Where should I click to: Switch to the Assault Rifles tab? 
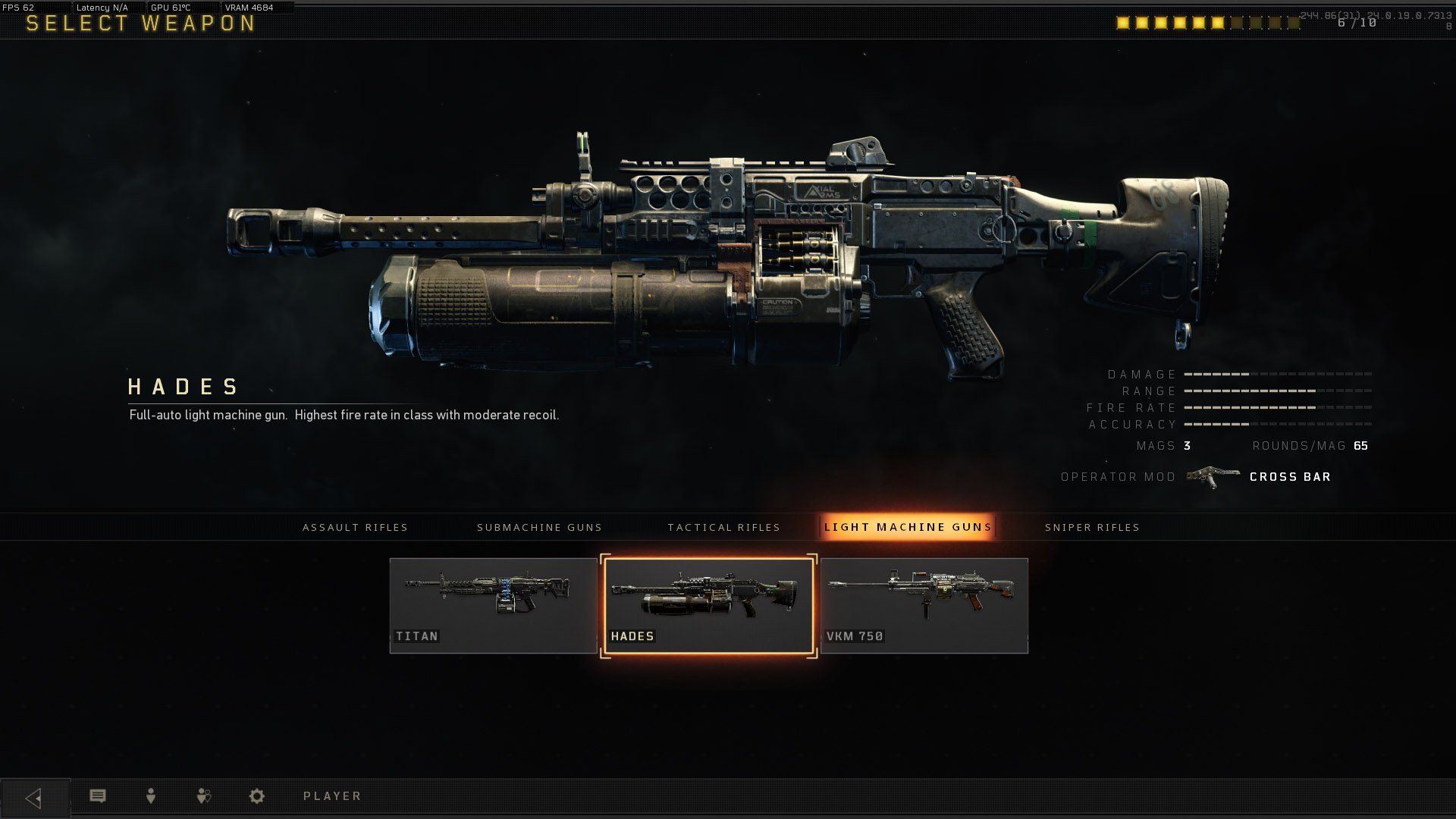pyautogui.click(x=355, y=527)
